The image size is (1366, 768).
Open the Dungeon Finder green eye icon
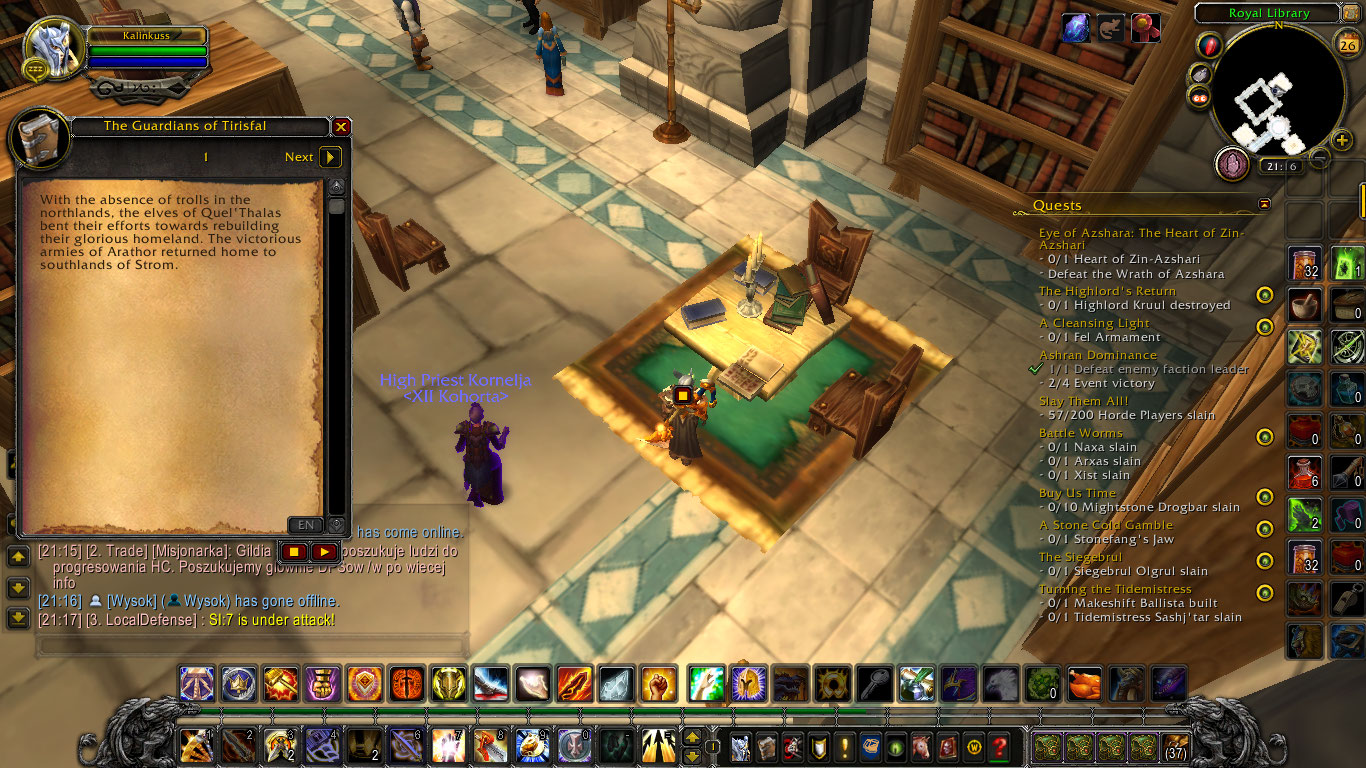coord(895,748)
